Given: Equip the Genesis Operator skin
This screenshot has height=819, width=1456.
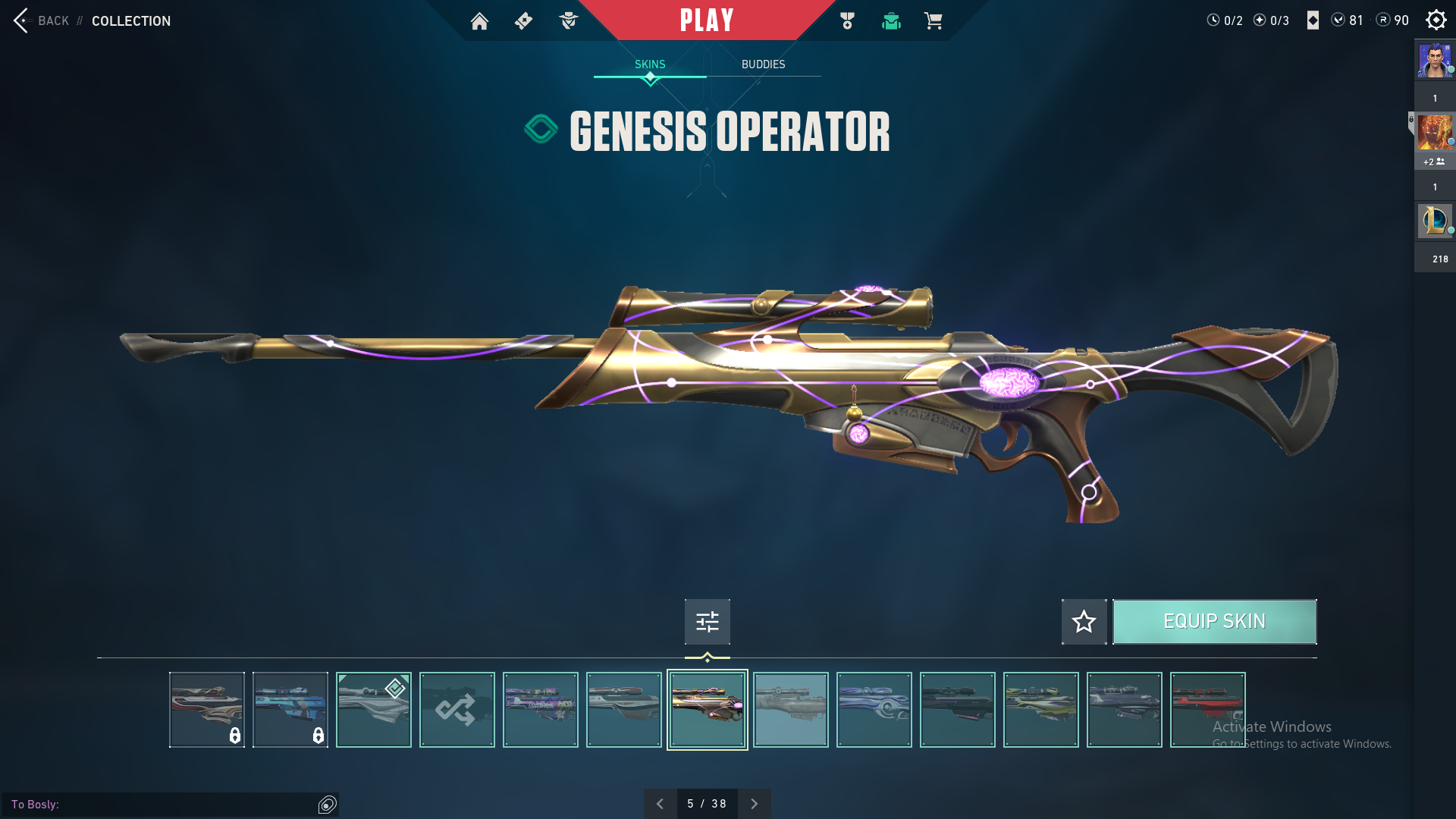Looking at the screenshot, I should (1214, 622).
